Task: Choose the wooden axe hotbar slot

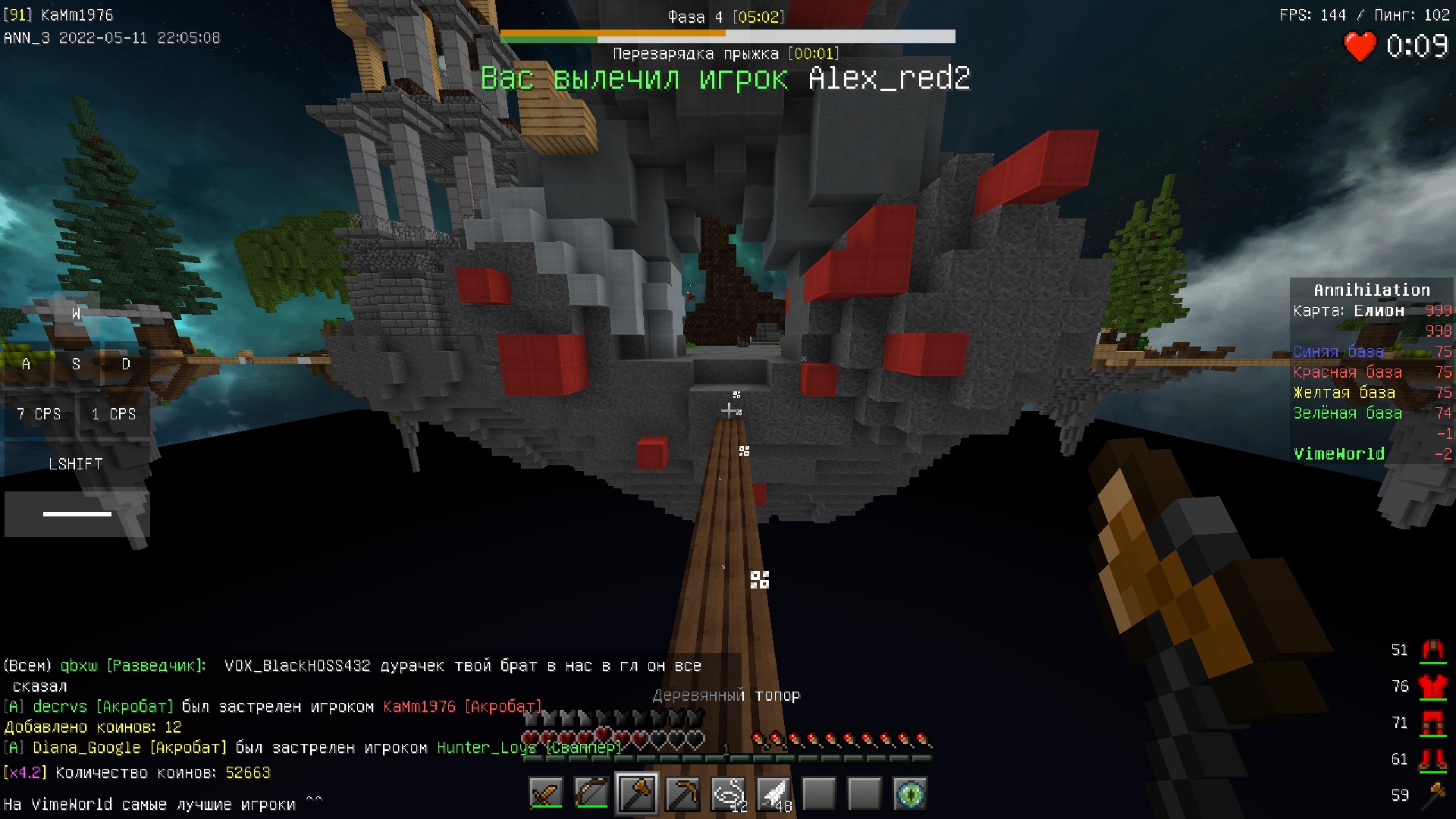Action: (637, 794)
